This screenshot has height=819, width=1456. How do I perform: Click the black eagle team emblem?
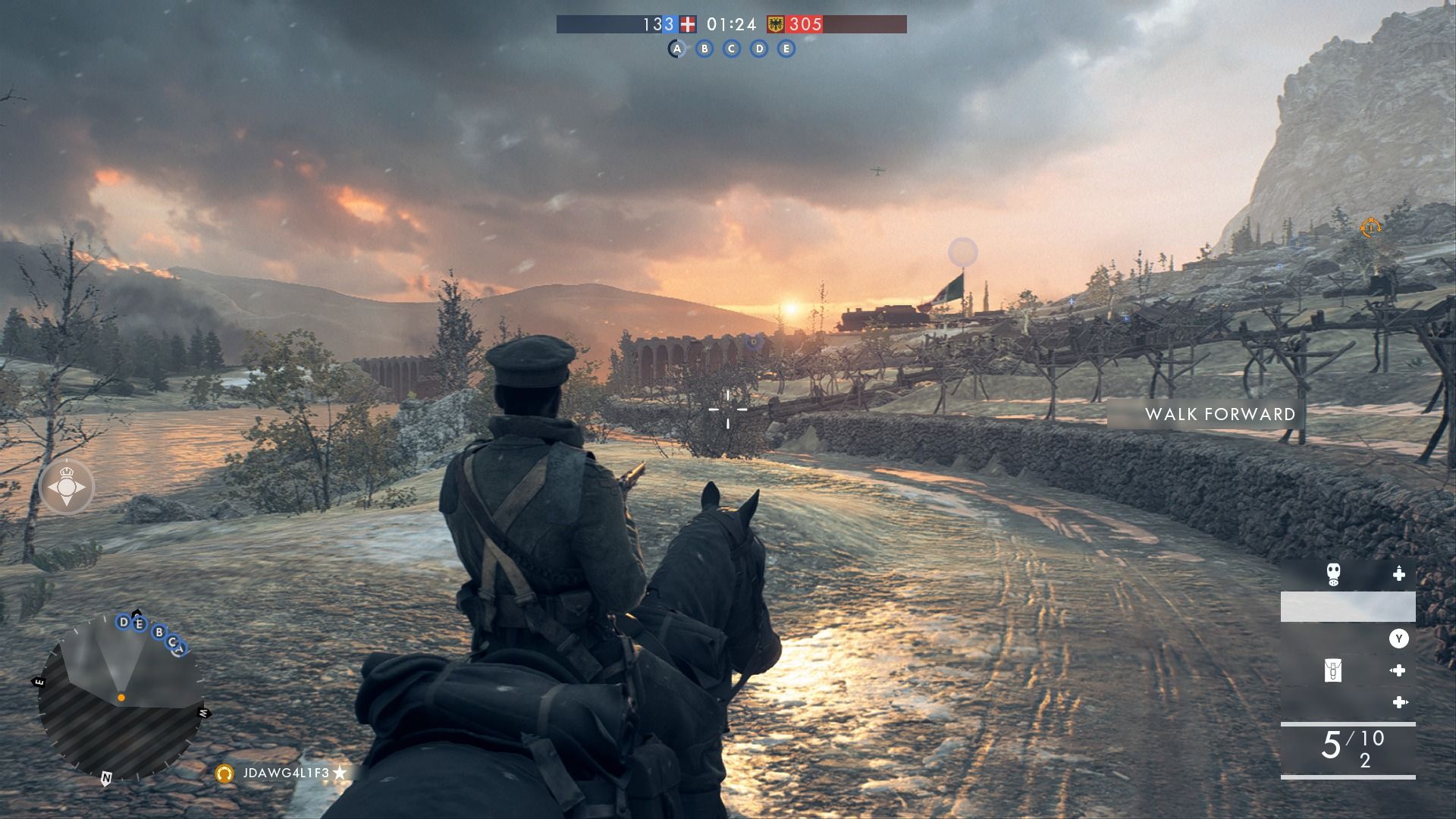[776, 24]
